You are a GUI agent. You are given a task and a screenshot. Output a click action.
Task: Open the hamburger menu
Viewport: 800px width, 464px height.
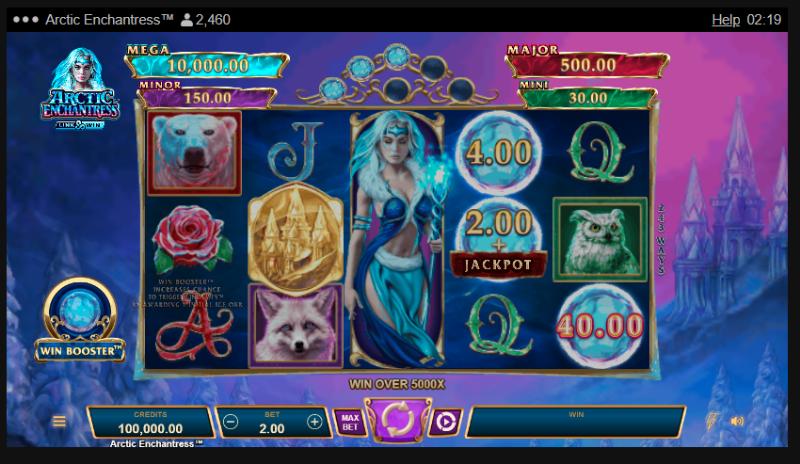(x=59, y=422)
